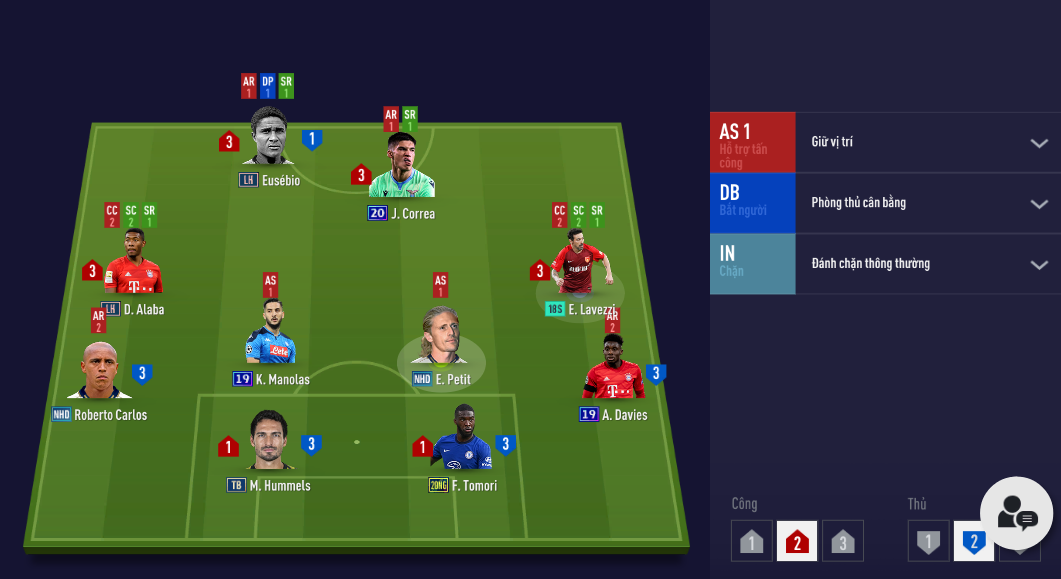The height and width of the screenshot is (579, 1061).
Task: Pick D. Alaba on the left wing
Action: click(x=133, y=263)
